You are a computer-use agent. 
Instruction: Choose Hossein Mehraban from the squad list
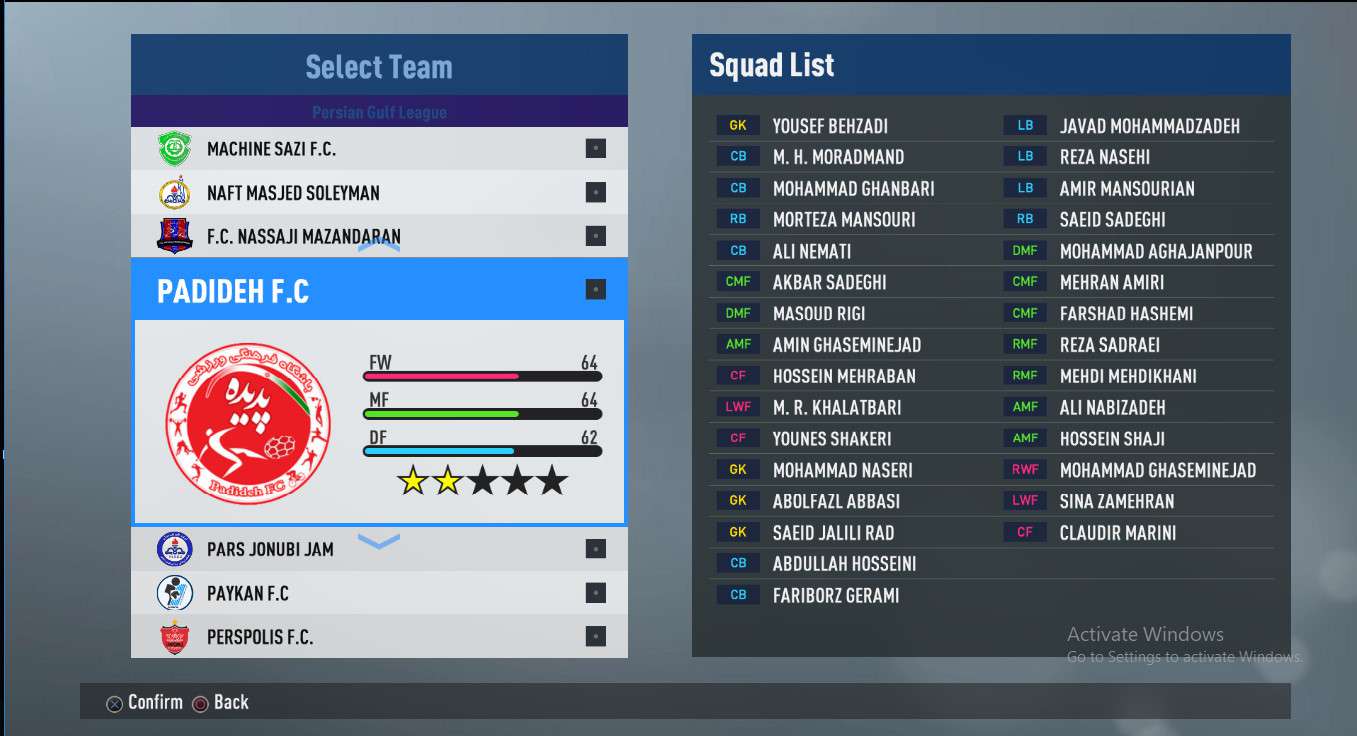[x=844, y=376]
